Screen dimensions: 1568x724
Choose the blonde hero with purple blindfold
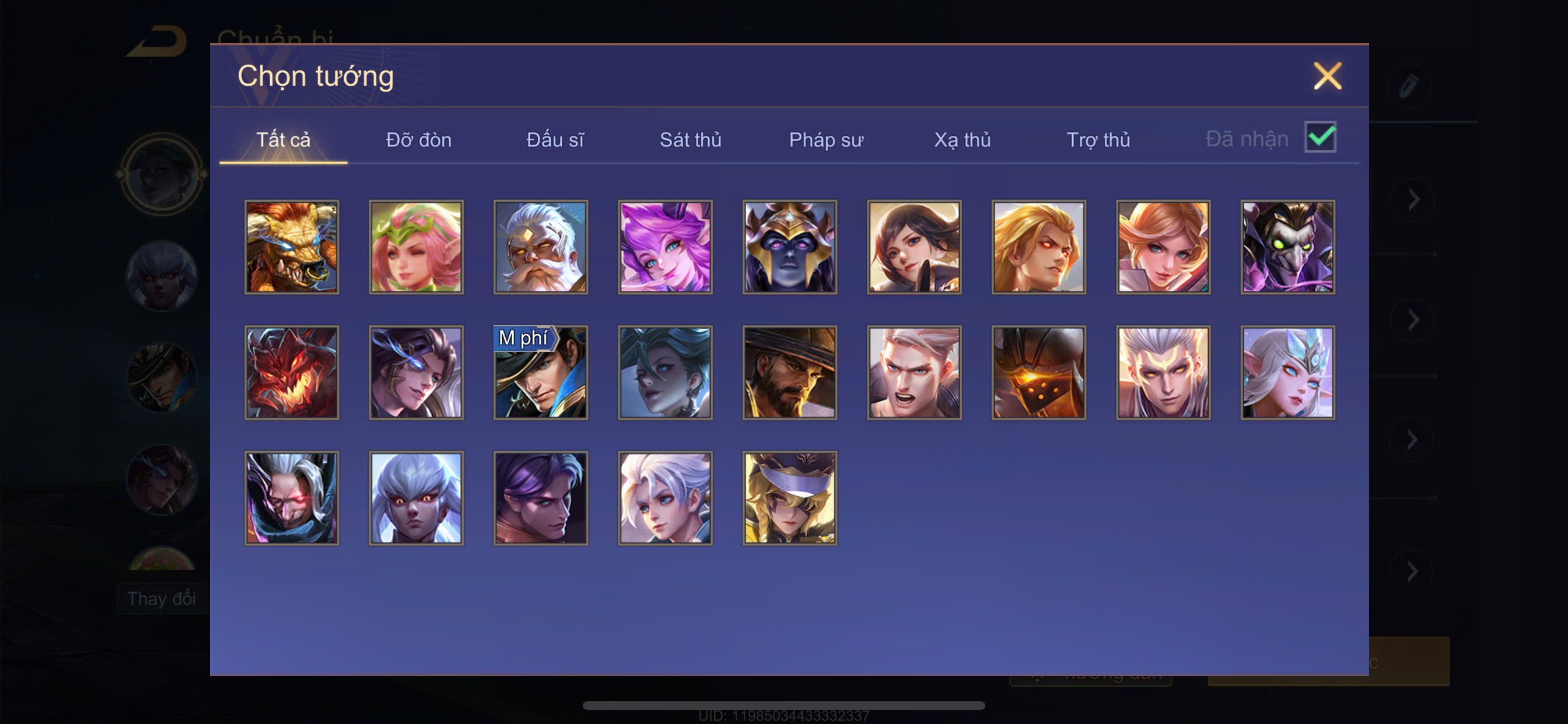(789, 498)
